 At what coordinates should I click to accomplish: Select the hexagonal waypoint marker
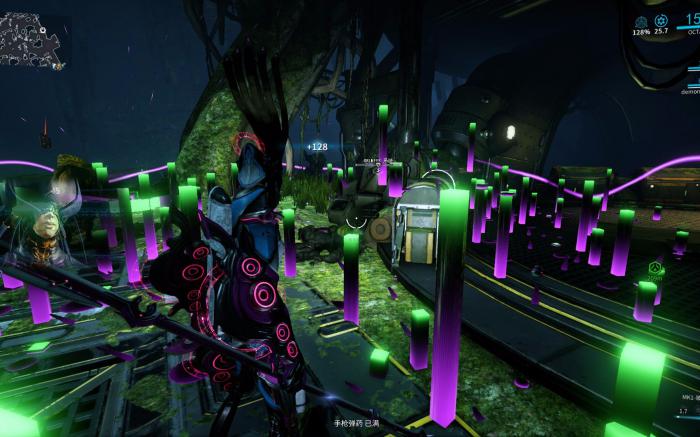point(655,268)
